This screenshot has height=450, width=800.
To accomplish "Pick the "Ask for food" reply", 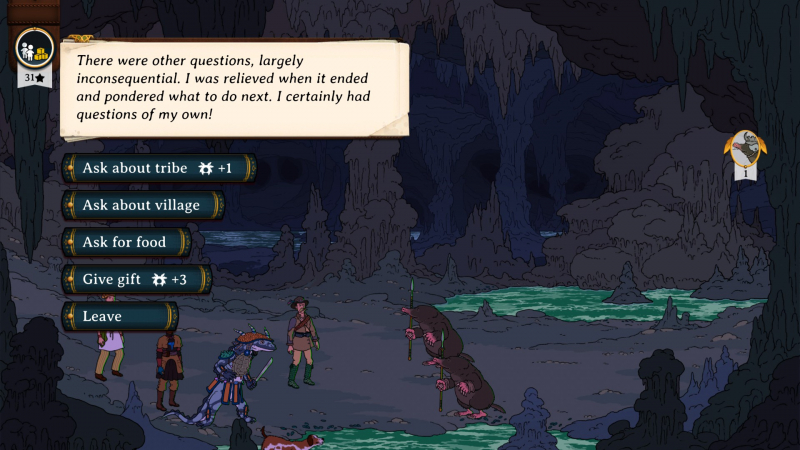I will 125,242.
